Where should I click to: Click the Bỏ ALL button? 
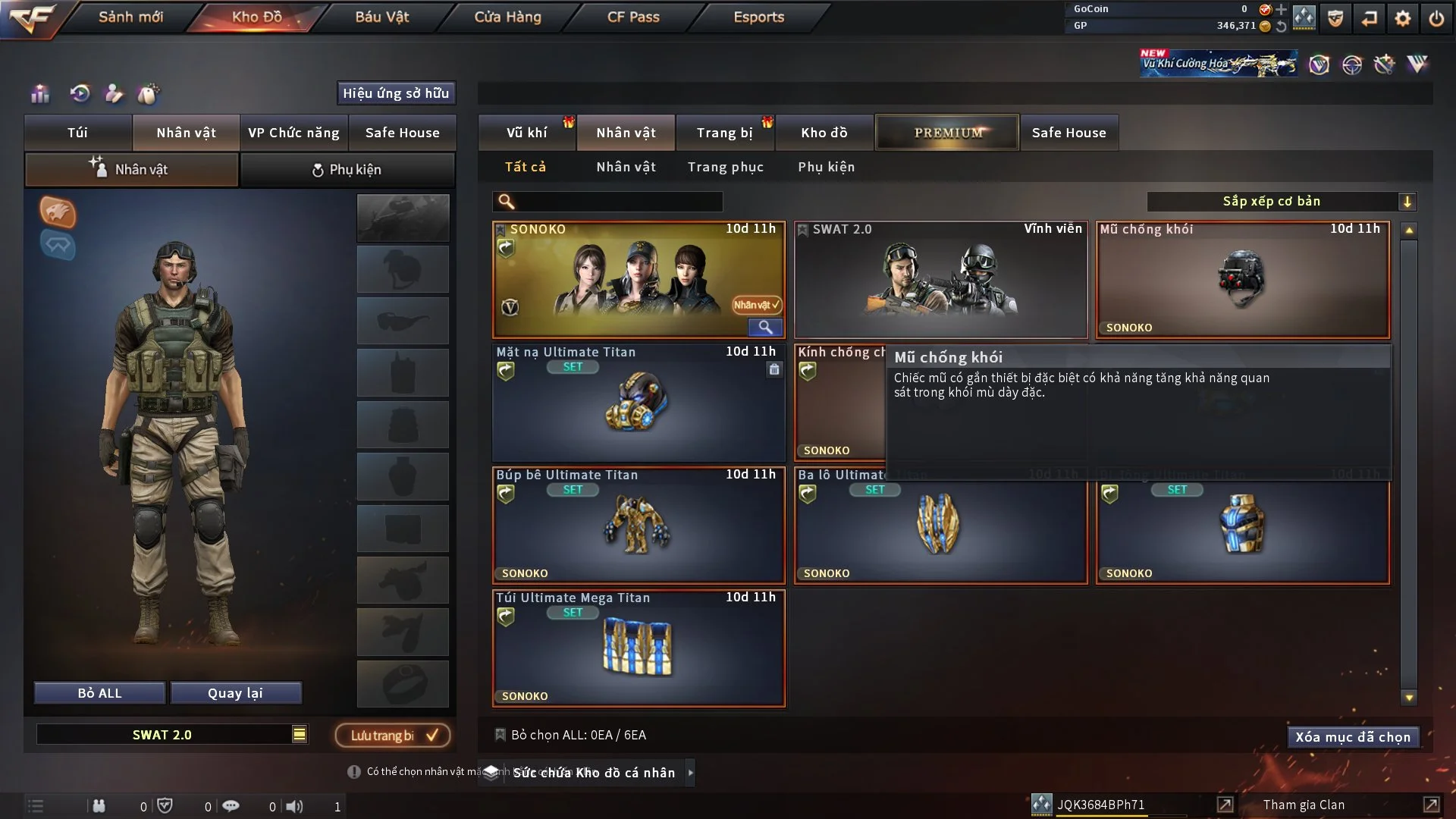pos(99,693)
